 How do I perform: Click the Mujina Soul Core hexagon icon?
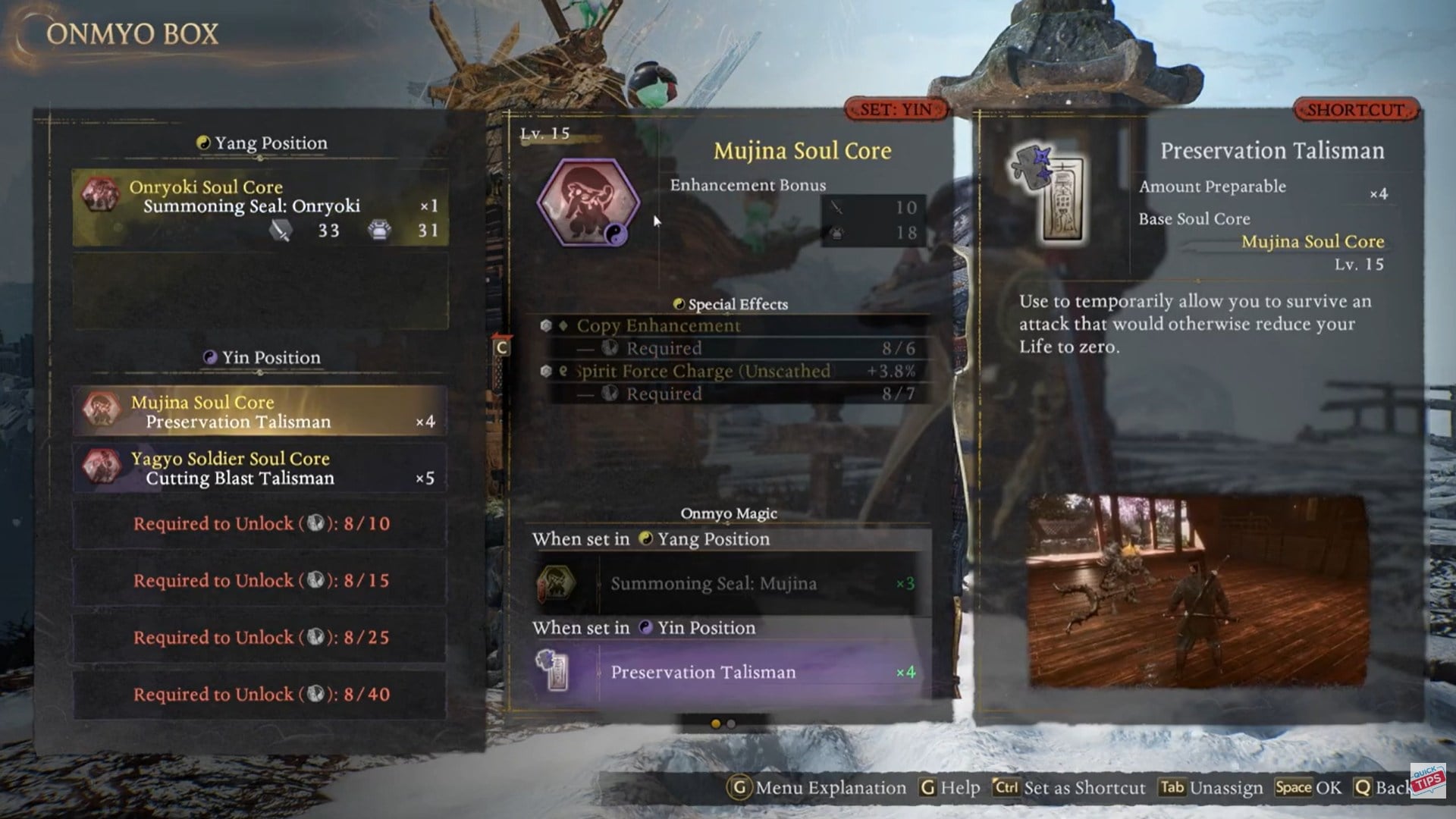(588, 202)
